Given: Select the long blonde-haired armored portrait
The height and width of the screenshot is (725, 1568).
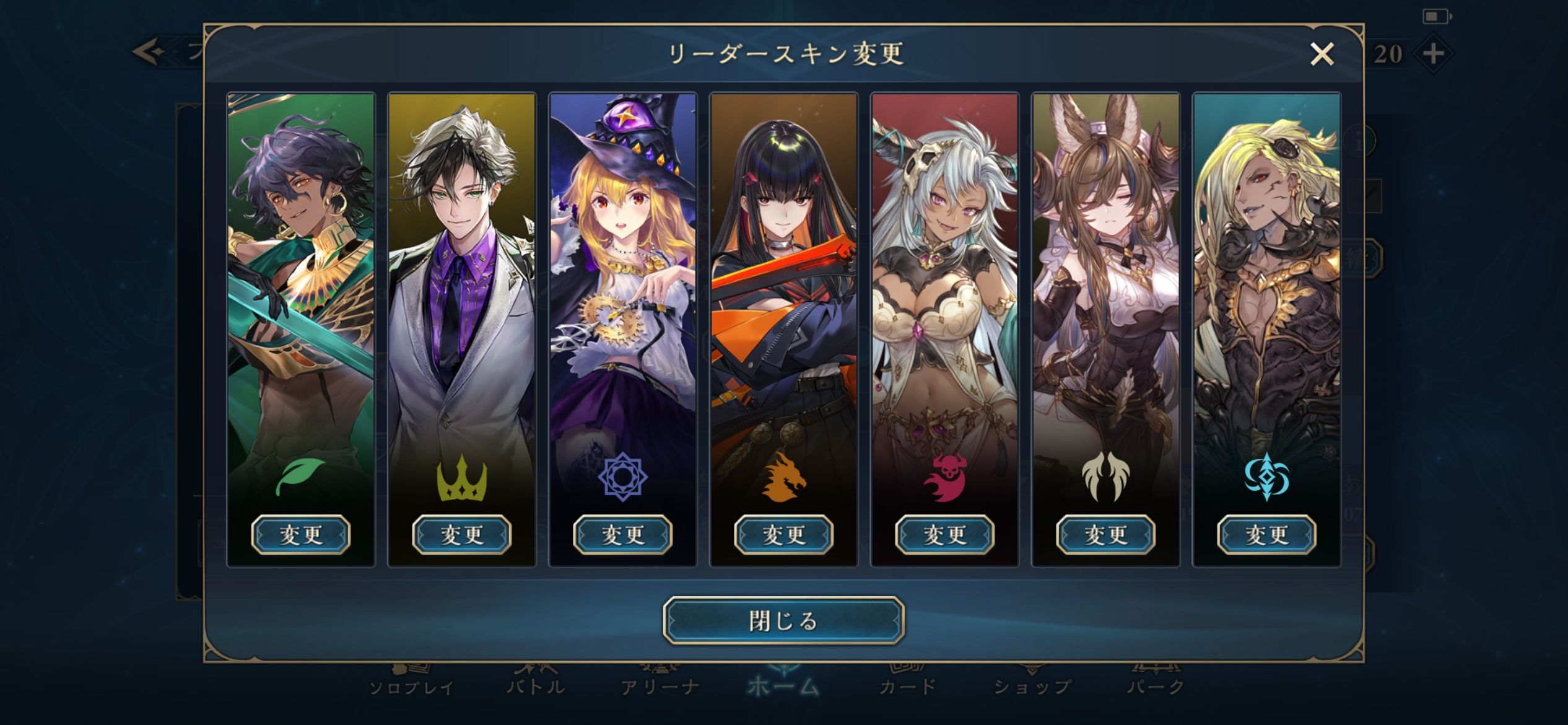Looking at the screenshot, I should pos(1267,279).
